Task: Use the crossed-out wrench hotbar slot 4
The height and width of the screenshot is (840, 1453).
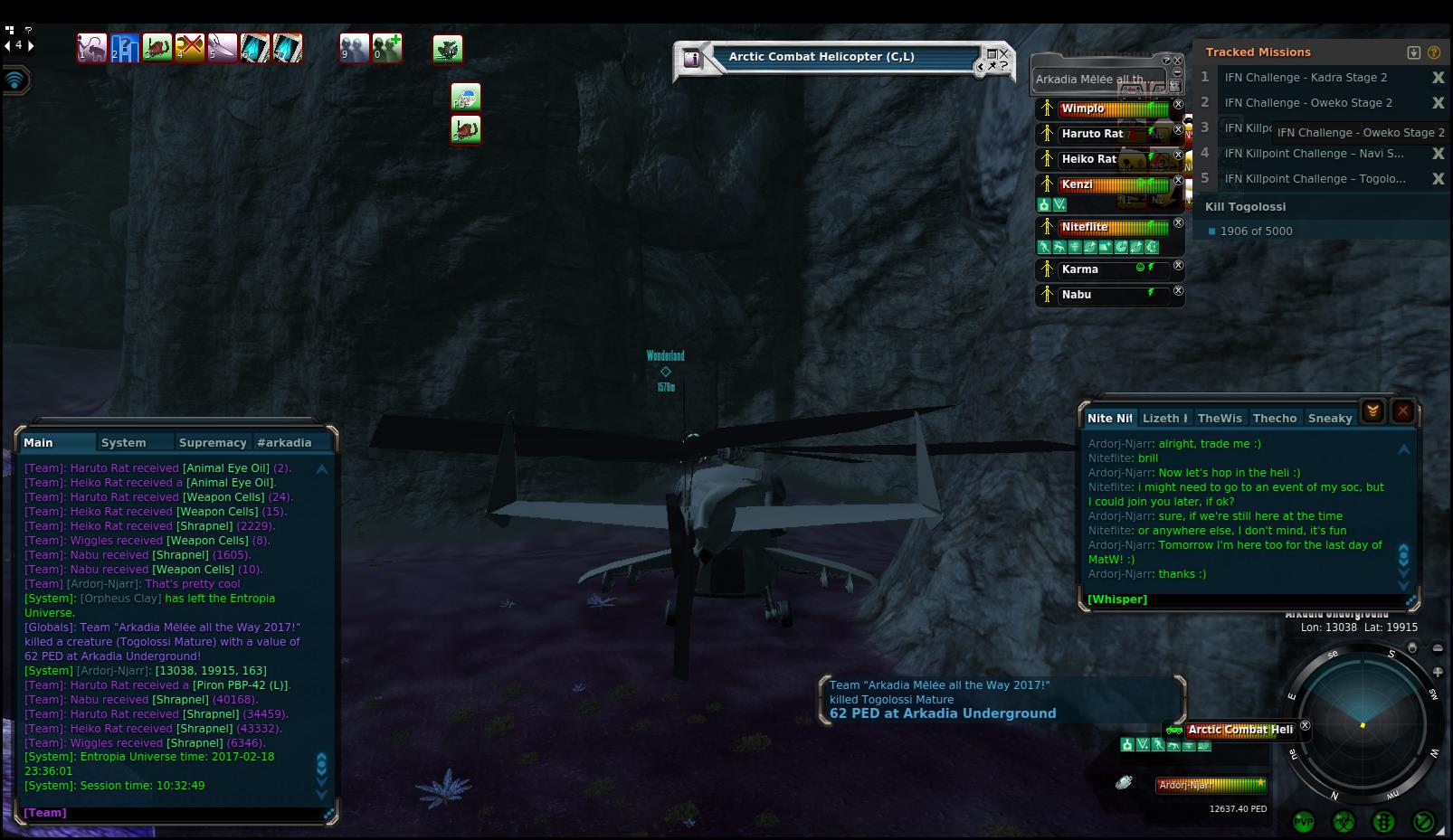Action: coord(190,48)
